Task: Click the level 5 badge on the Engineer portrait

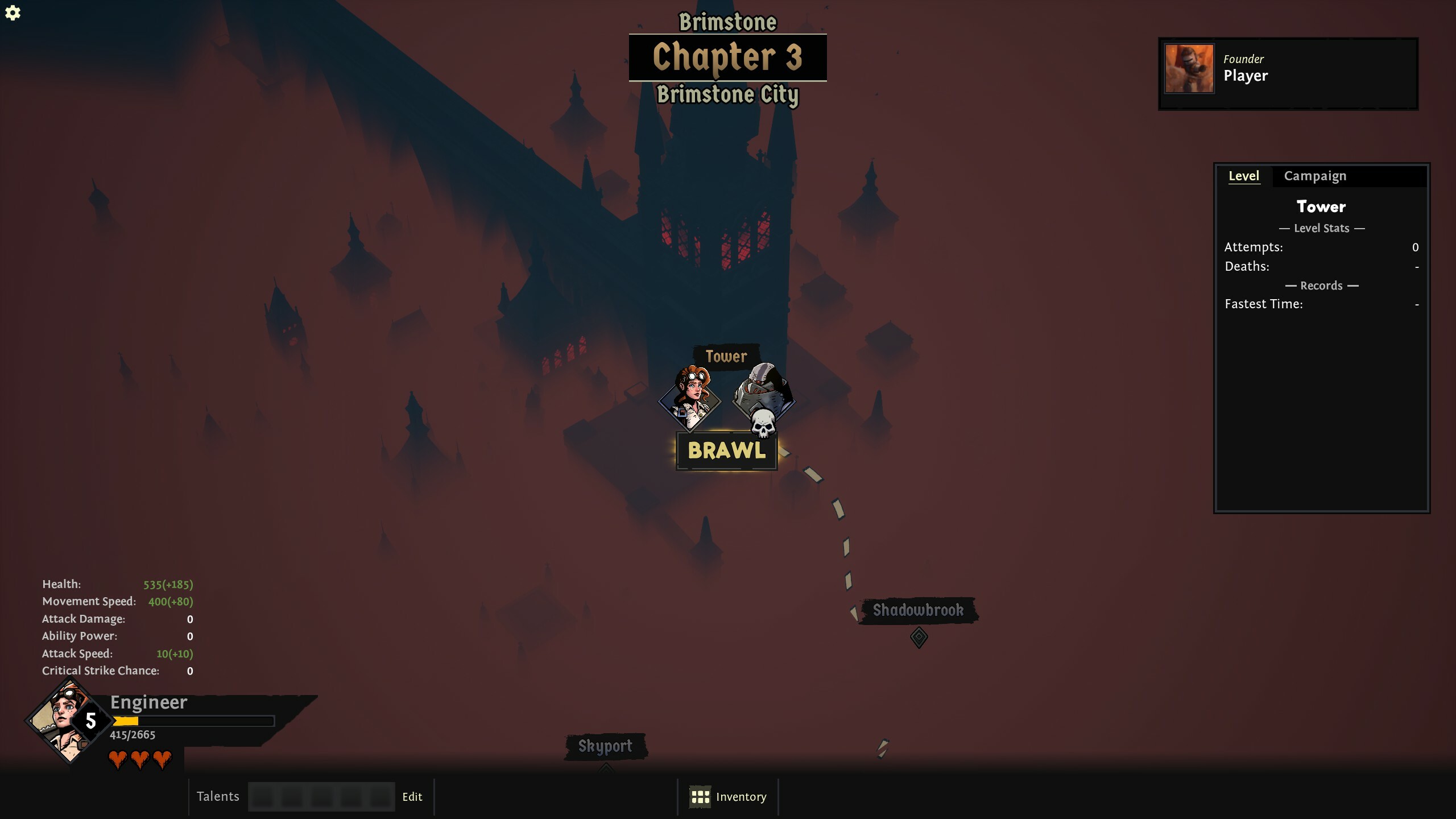Action: pyautogui.click(x=90, y=721)
